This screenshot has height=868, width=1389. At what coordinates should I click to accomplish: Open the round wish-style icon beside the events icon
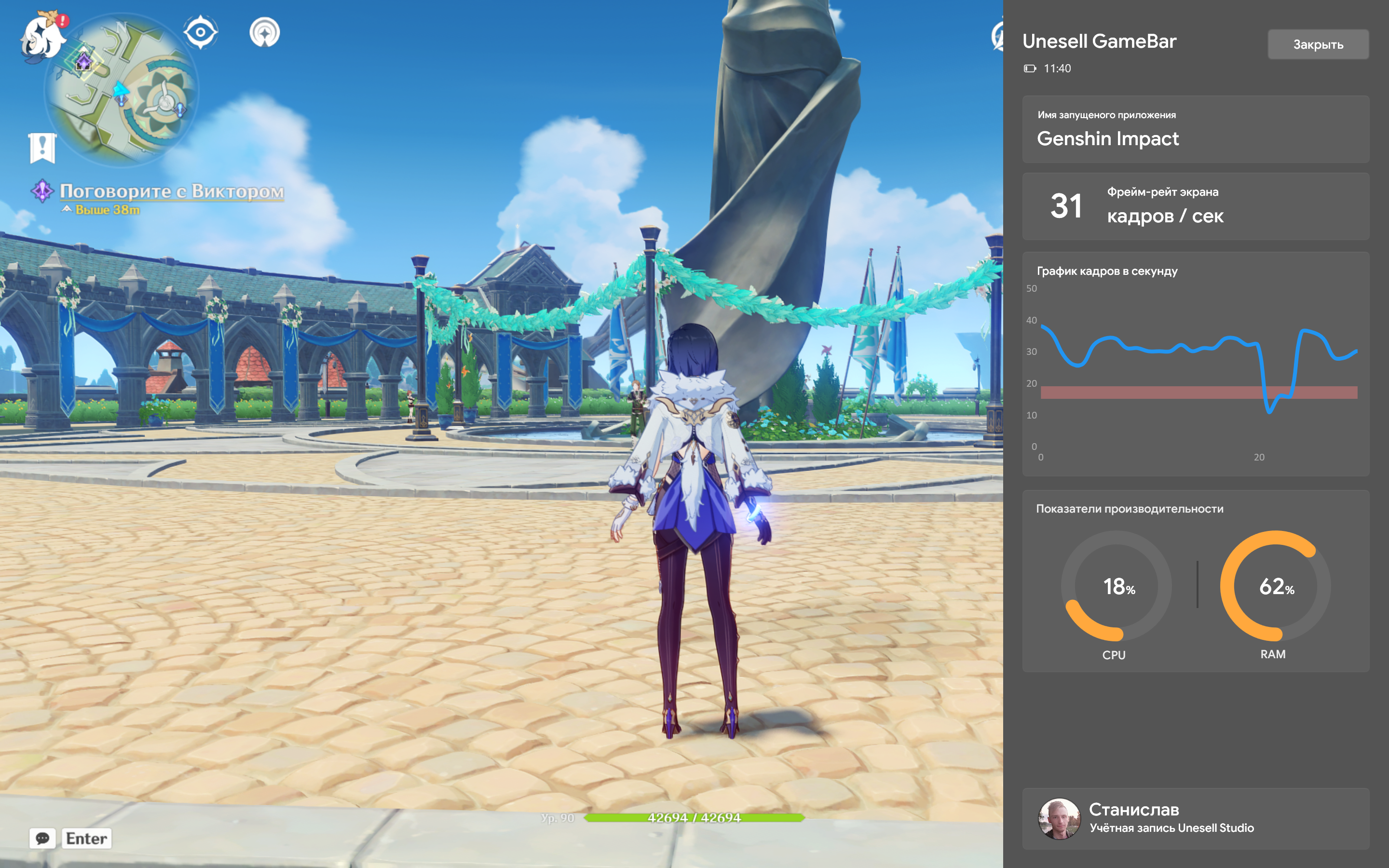[x=265, y=33]
